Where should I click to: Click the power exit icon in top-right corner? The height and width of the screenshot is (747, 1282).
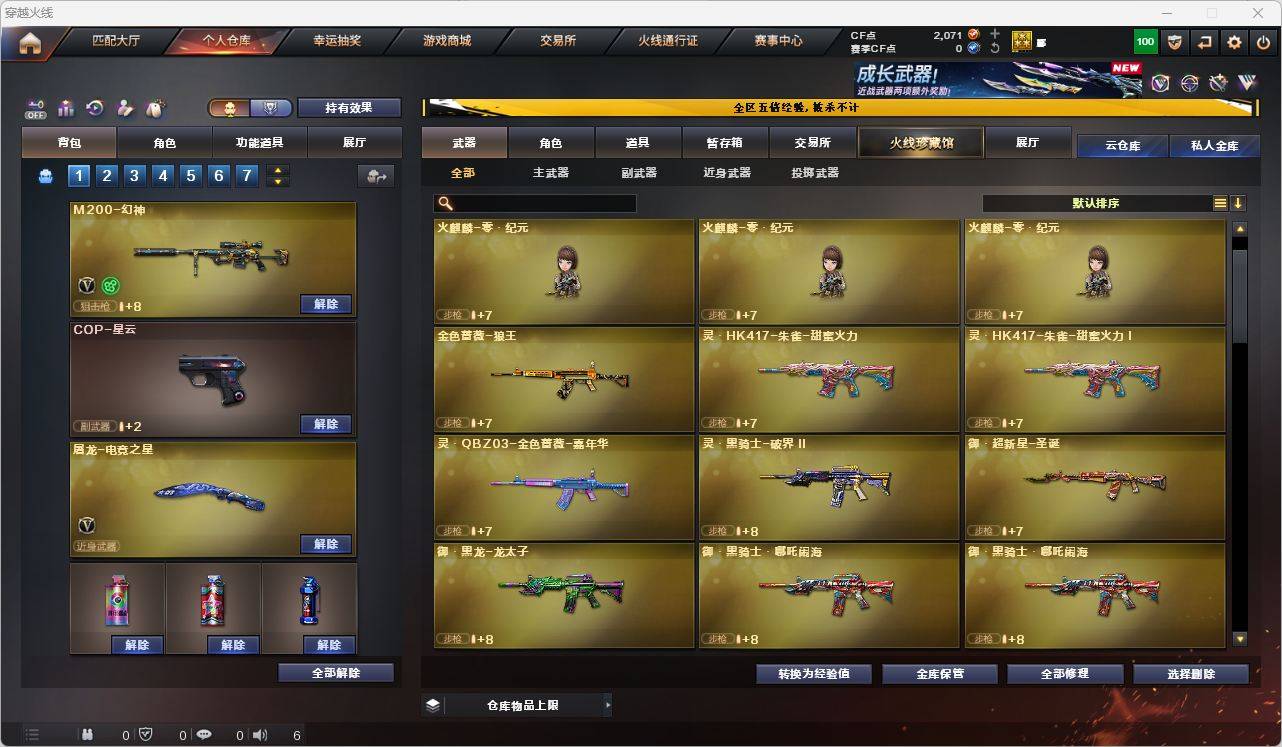(x=1261, y=42)
